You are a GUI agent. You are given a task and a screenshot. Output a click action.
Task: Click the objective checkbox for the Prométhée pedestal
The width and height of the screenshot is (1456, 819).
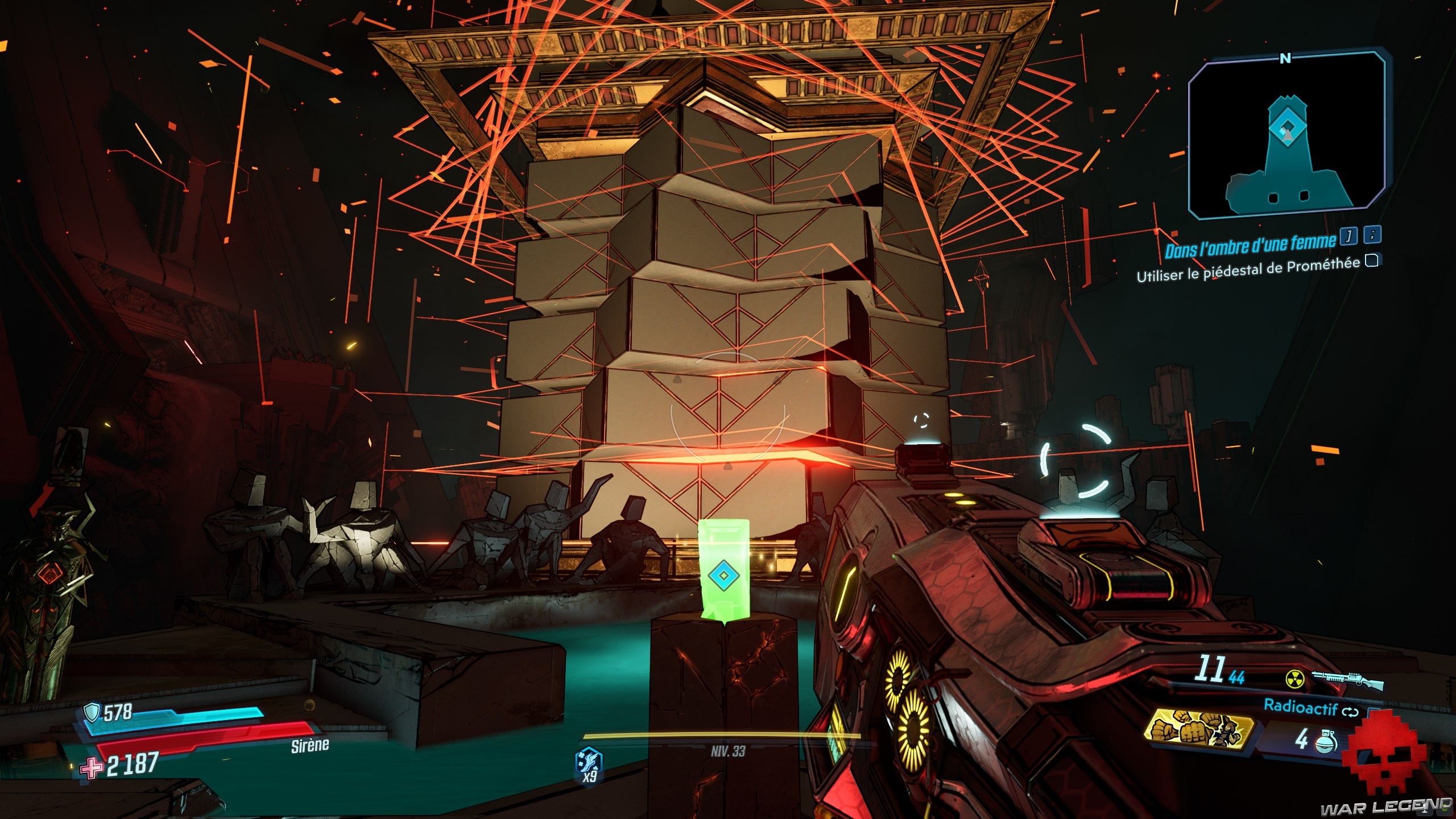[1372, 260]
